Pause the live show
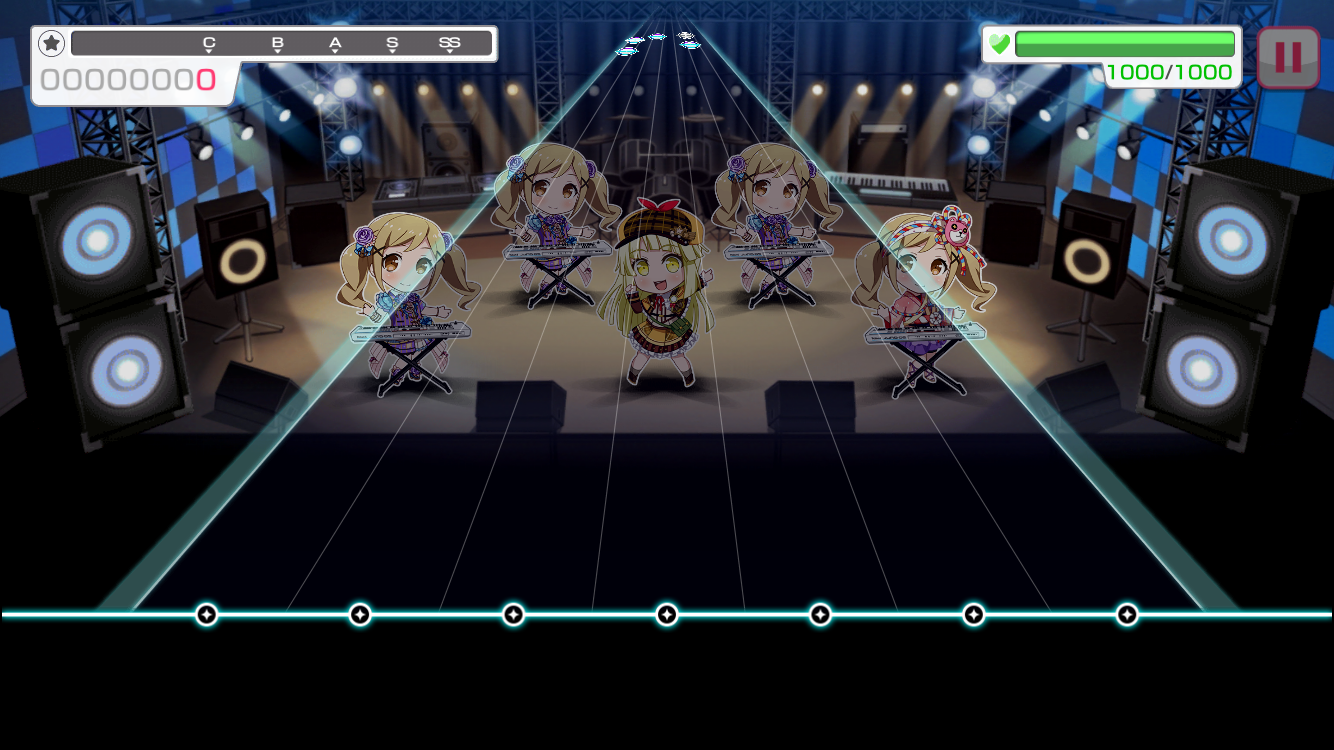This screenshot has height=750, width=1334. (x=1288, y=57)
